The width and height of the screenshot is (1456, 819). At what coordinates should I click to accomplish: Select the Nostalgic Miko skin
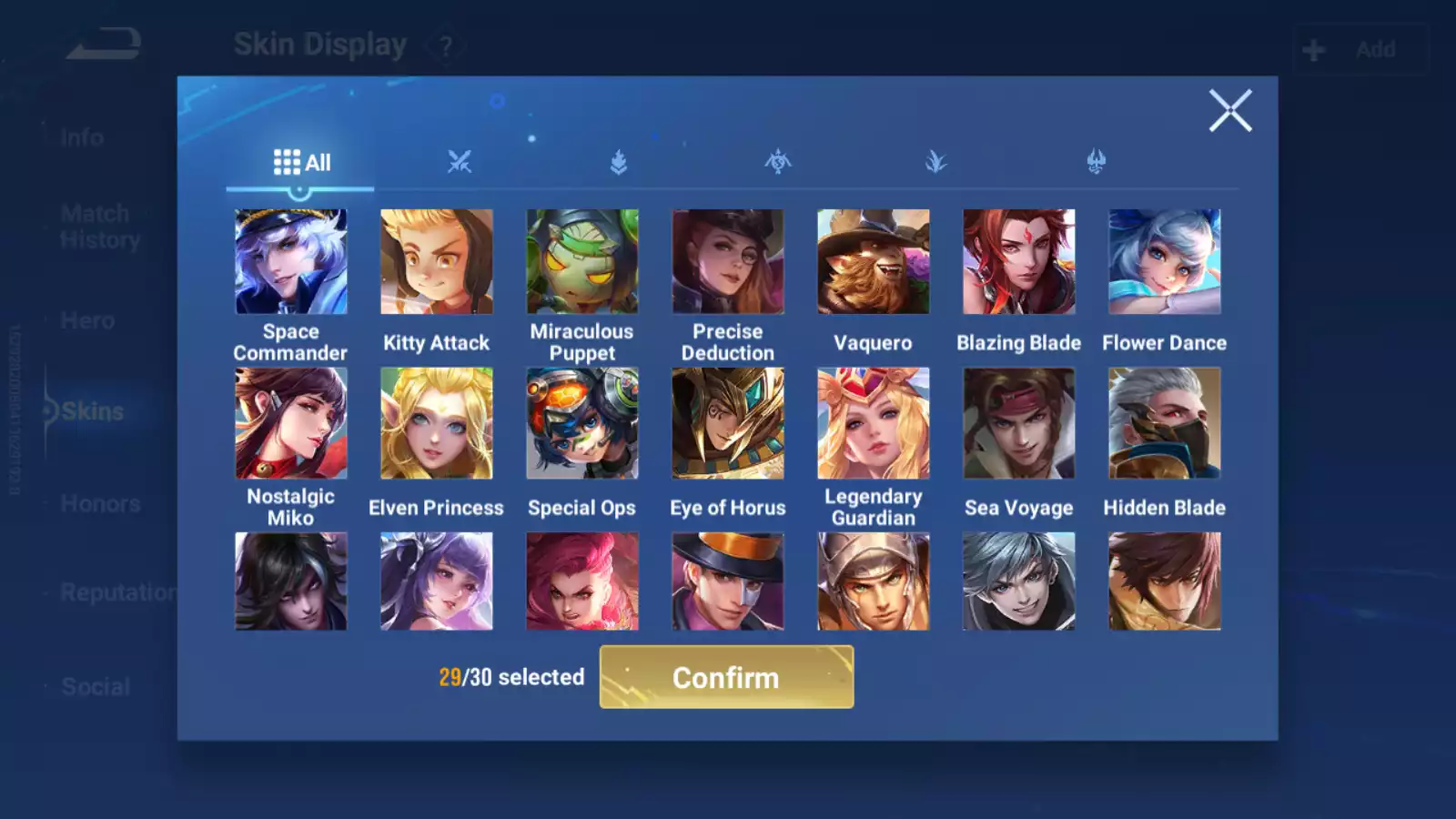point(291,423)
